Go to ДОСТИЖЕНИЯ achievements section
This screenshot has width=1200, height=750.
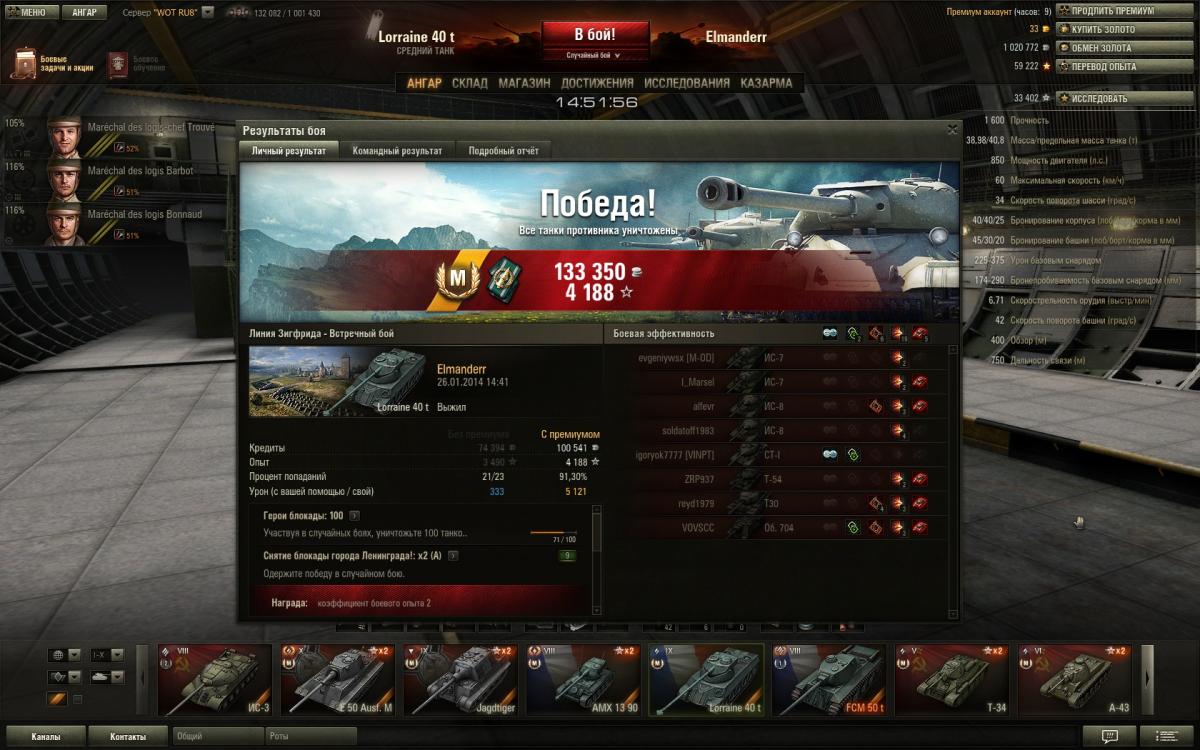tap(597, 83)
